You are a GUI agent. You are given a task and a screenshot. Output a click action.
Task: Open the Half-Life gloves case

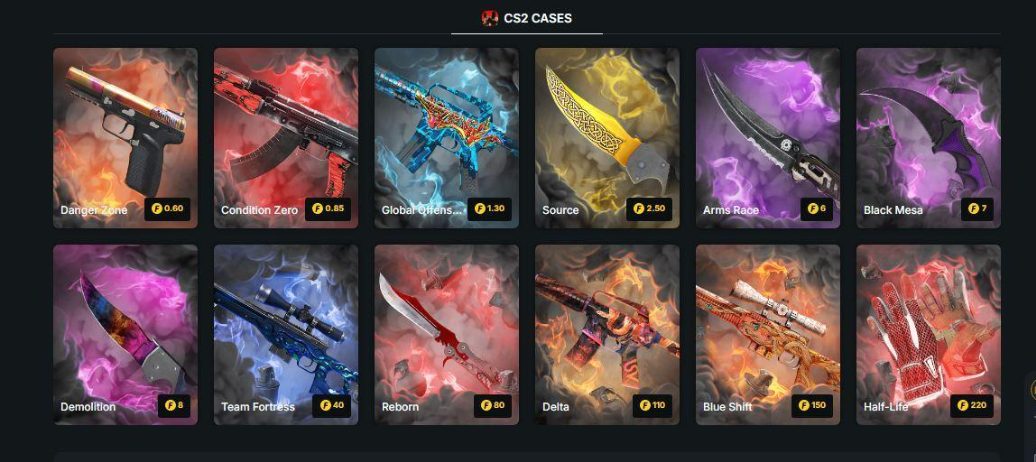tap(928, 335)
